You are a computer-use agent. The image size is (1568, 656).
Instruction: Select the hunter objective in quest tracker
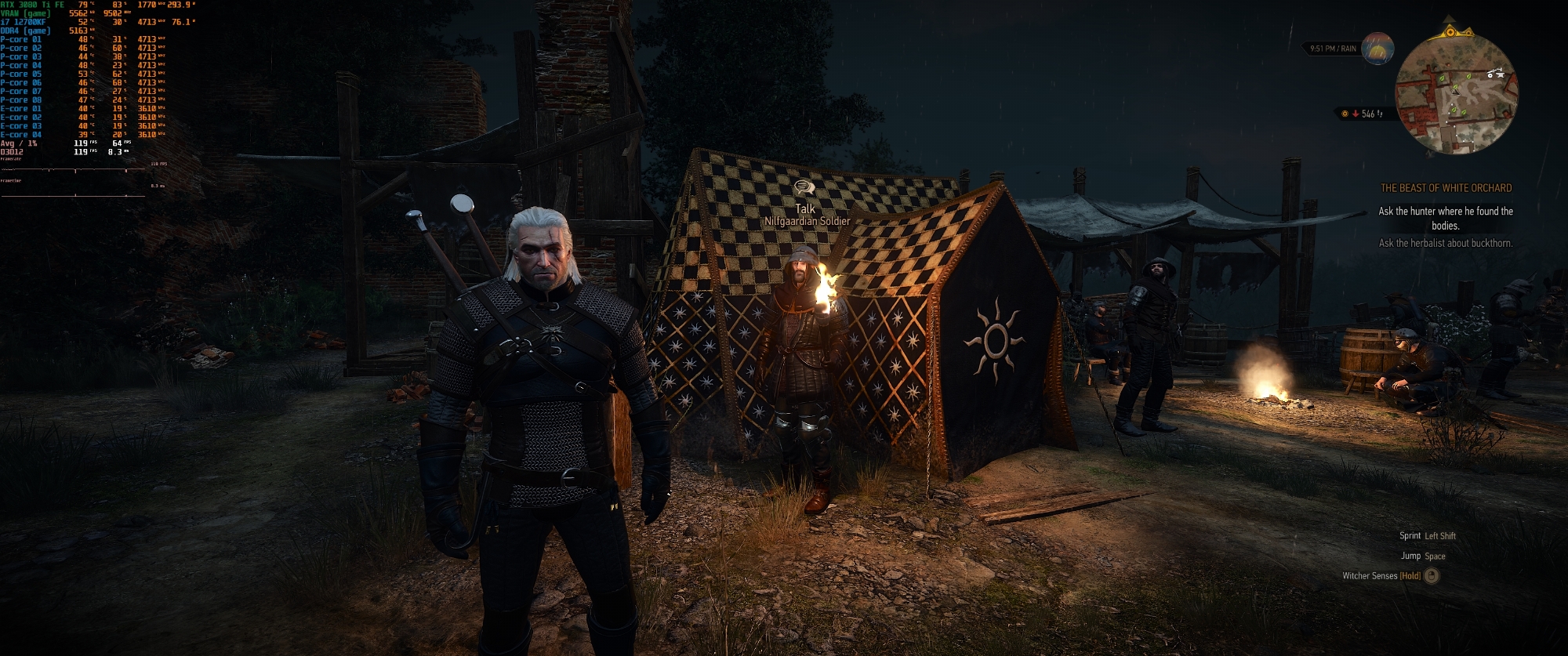(x=1446, y=218)
